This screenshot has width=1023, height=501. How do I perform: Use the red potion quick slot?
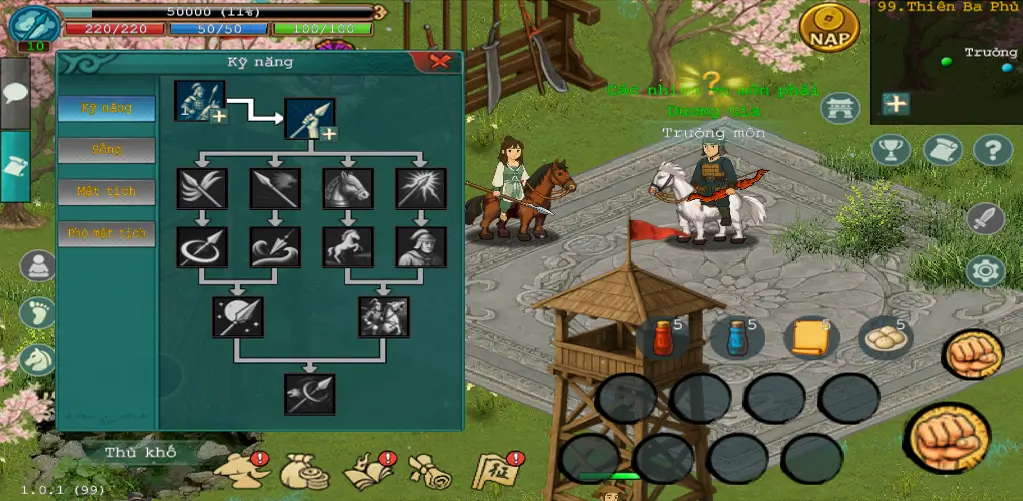coord(662,338)
